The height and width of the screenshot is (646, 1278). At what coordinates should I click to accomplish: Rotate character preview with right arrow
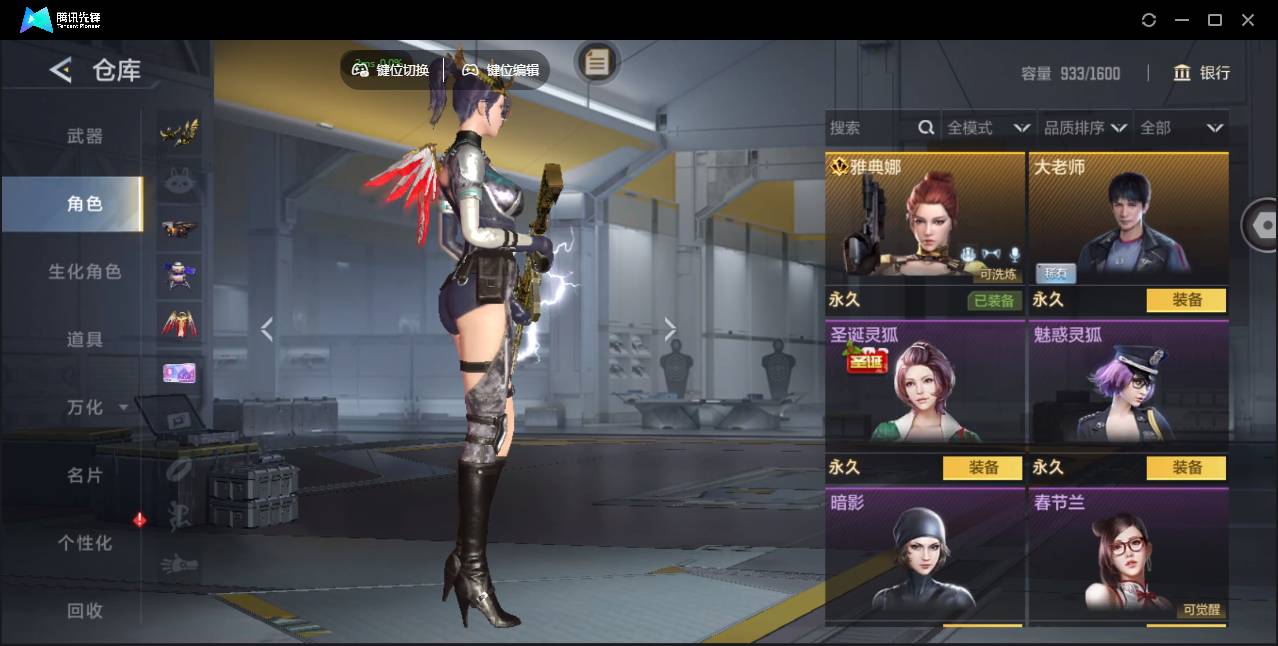pos(670,329)
